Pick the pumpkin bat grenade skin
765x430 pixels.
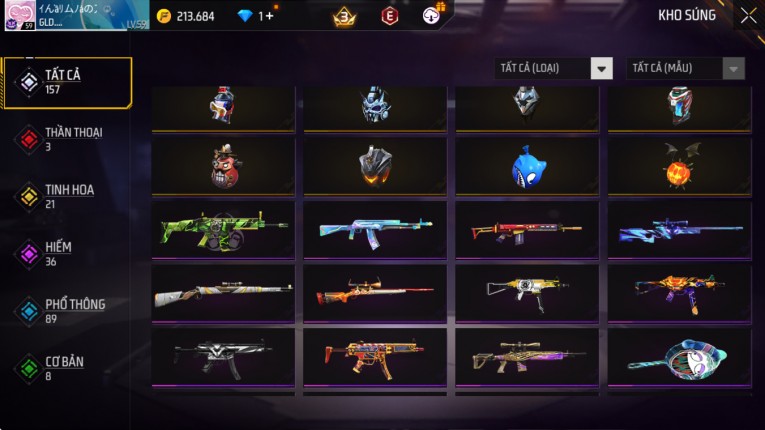coord(679,166)
